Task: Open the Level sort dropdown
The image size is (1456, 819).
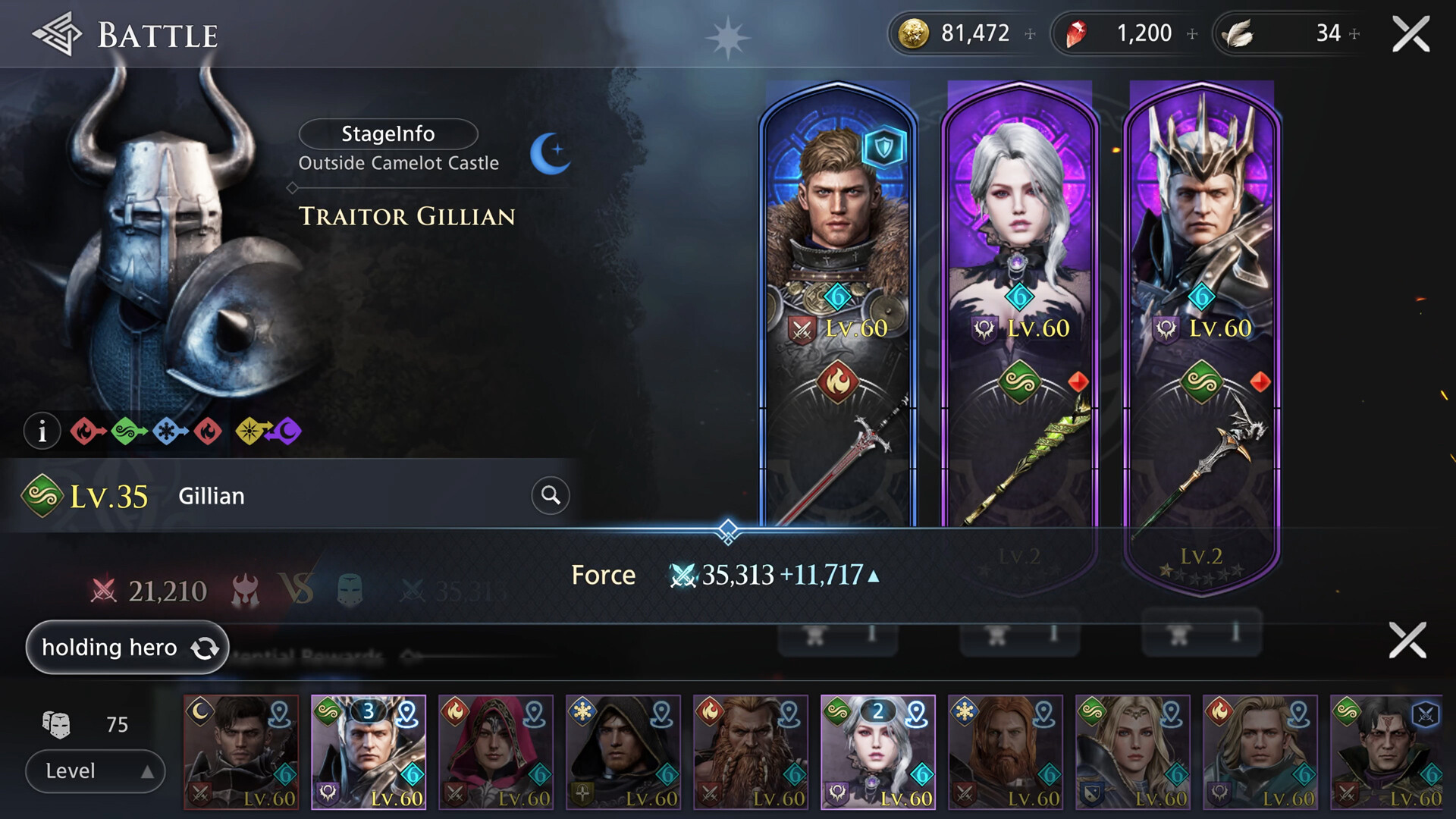Action: [94, 770]
